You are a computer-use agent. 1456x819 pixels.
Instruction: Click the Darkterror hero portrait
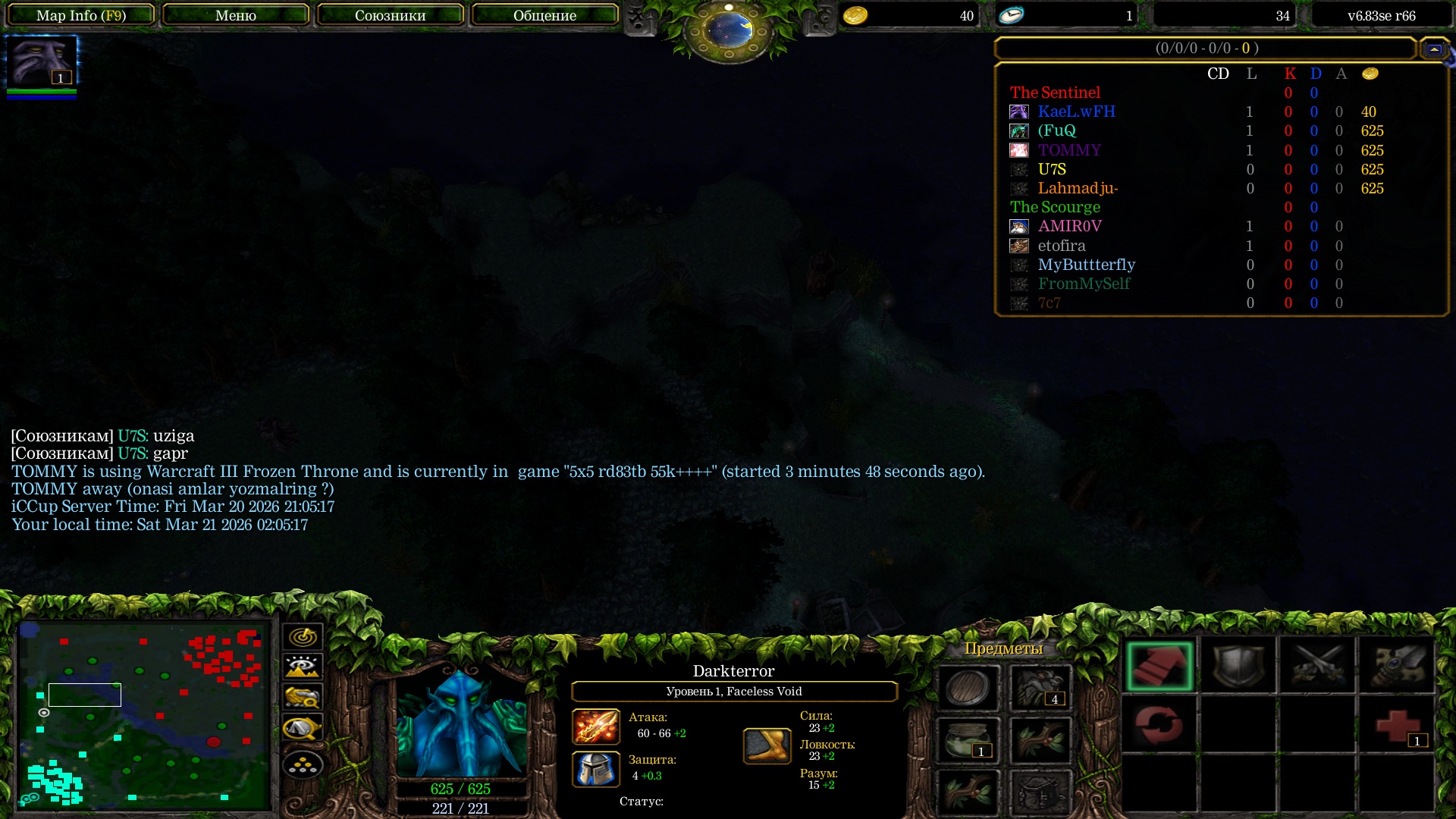461,724
